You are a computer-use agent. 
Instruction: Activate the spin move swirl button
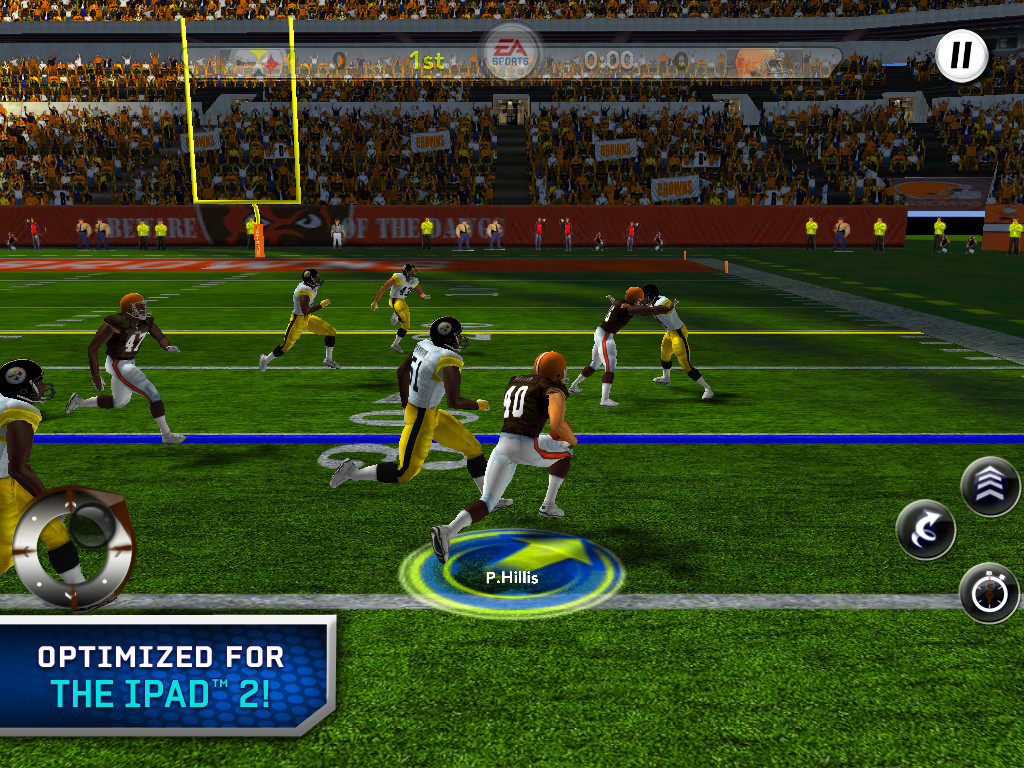[x=926, y=530]
